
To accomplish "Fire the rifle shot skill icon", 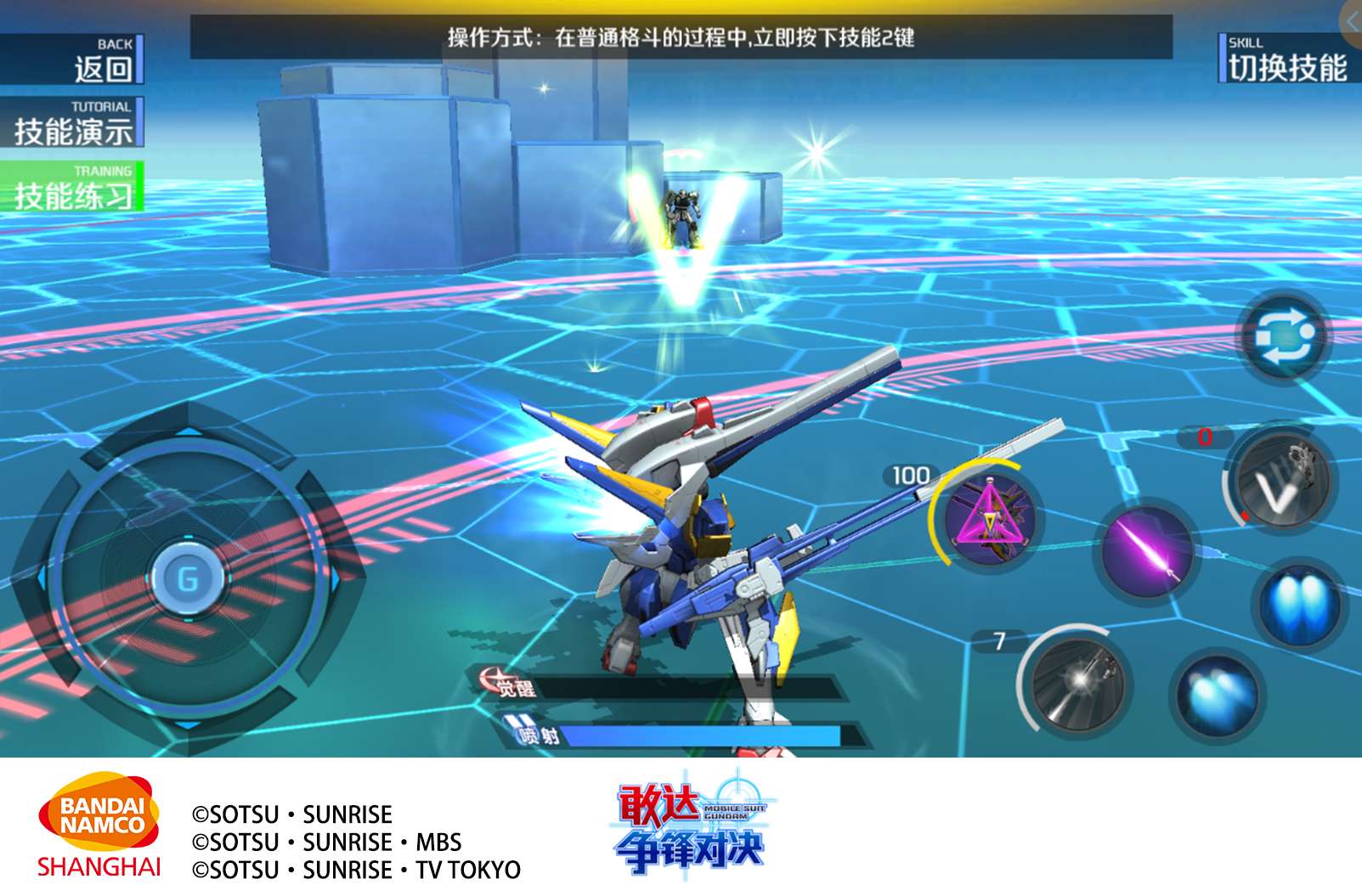I will (x=1077, y=682).
